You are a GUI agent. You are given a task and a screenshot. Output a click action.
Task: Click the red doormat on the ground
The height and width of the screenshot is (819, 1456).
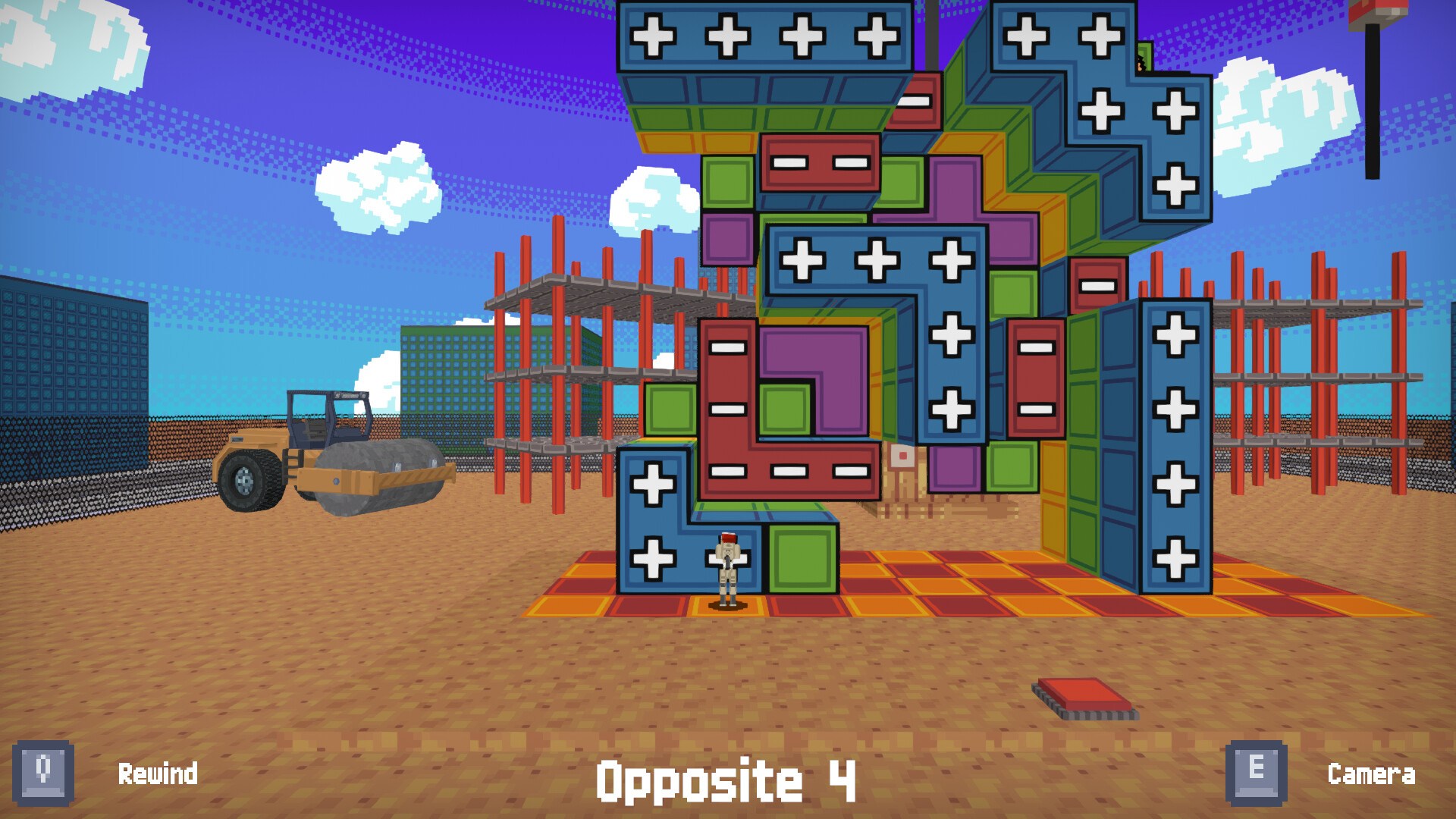[x=1081, y=694]
